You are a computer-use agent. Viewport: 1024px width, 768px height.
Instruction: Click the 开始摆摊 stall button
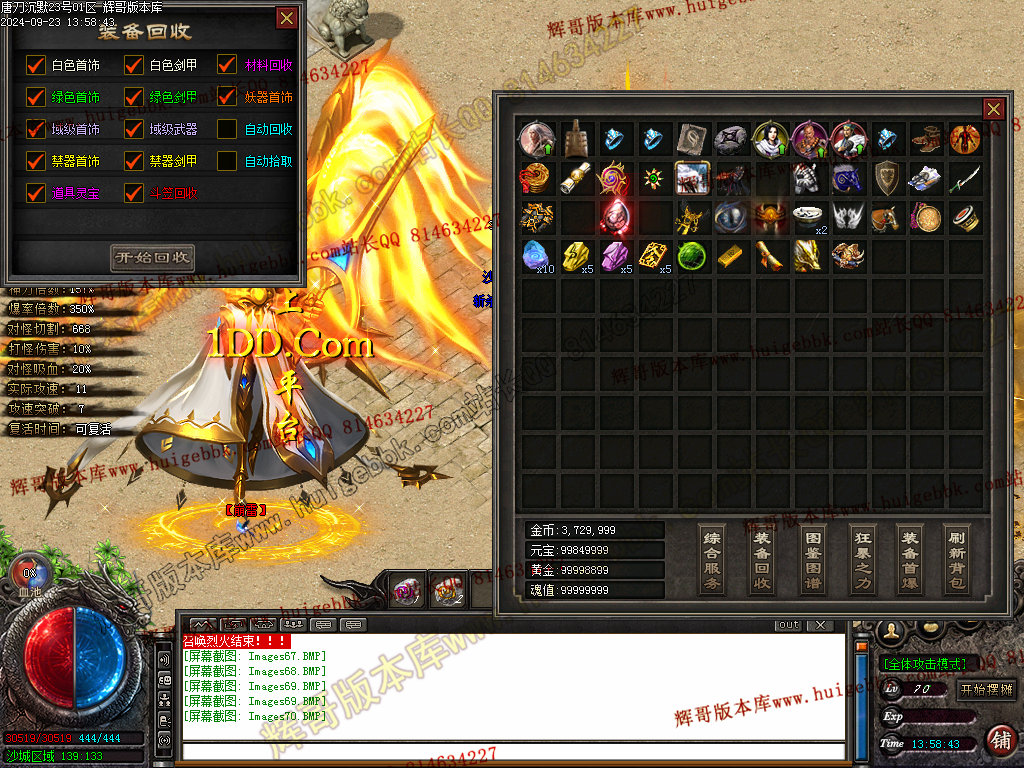[x=986, y=689]
